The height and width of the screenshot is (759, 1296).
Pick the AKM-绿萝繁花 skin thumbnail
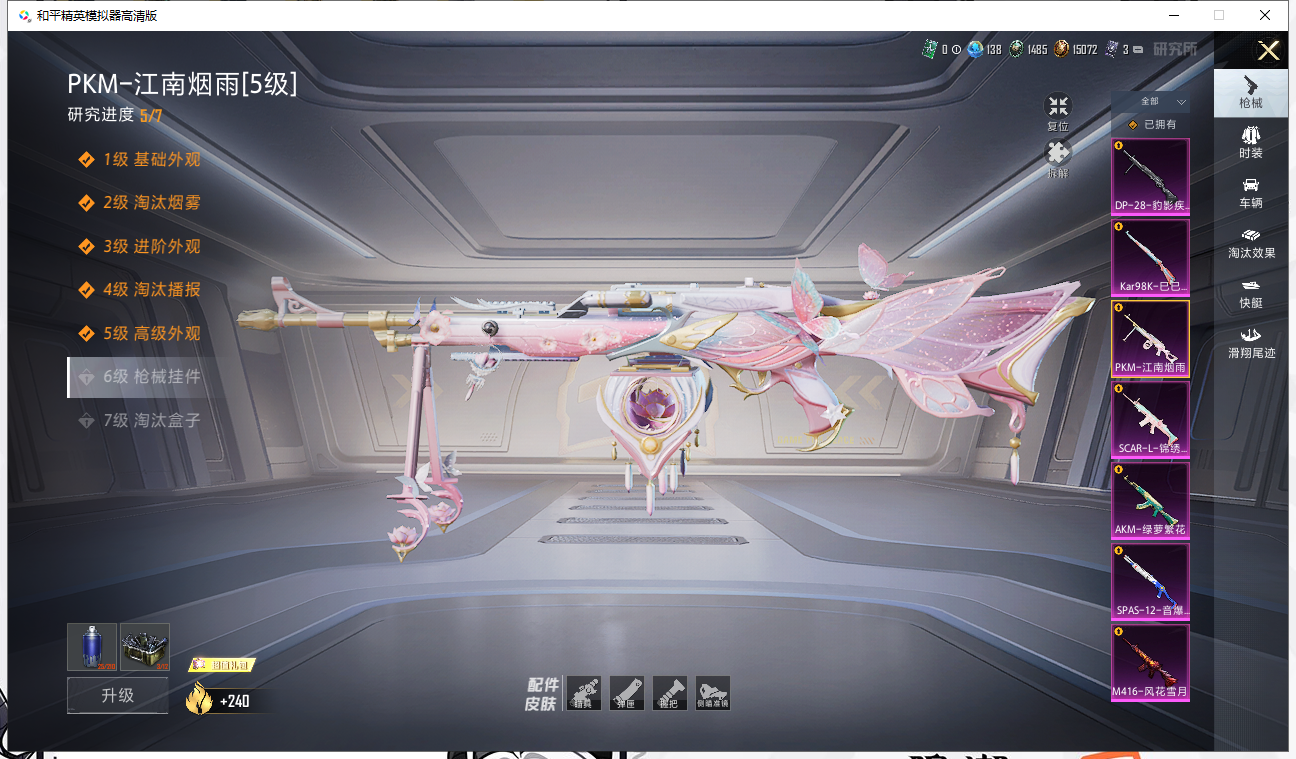coord(1150,501)
